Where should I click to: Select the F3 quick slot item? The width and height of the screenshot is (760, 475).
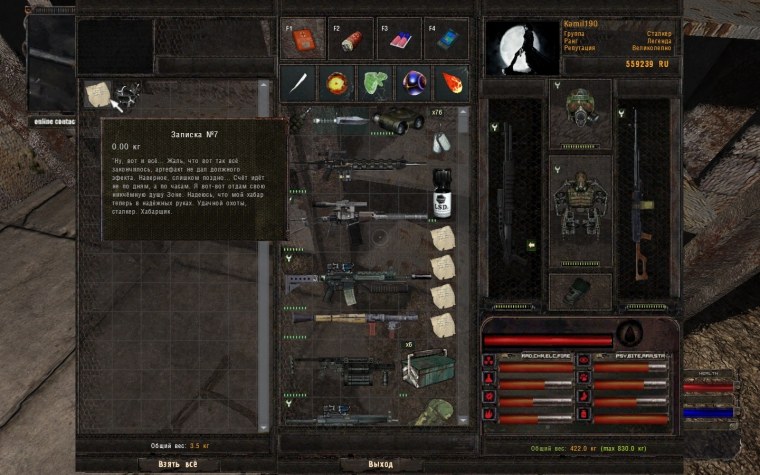click(x=398, y=38)
